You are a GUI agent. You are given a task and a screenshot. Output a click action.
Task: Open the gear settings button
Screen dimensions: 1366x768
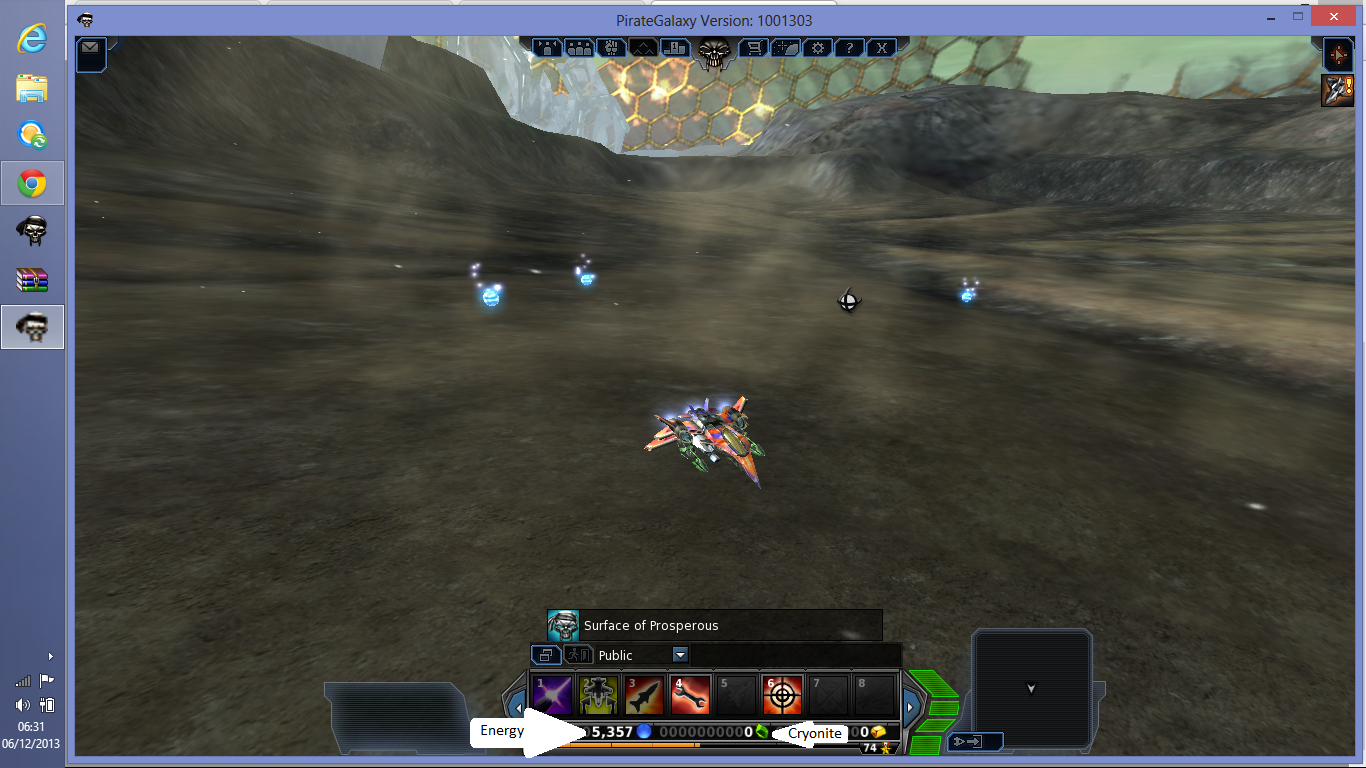click(818, 47)
